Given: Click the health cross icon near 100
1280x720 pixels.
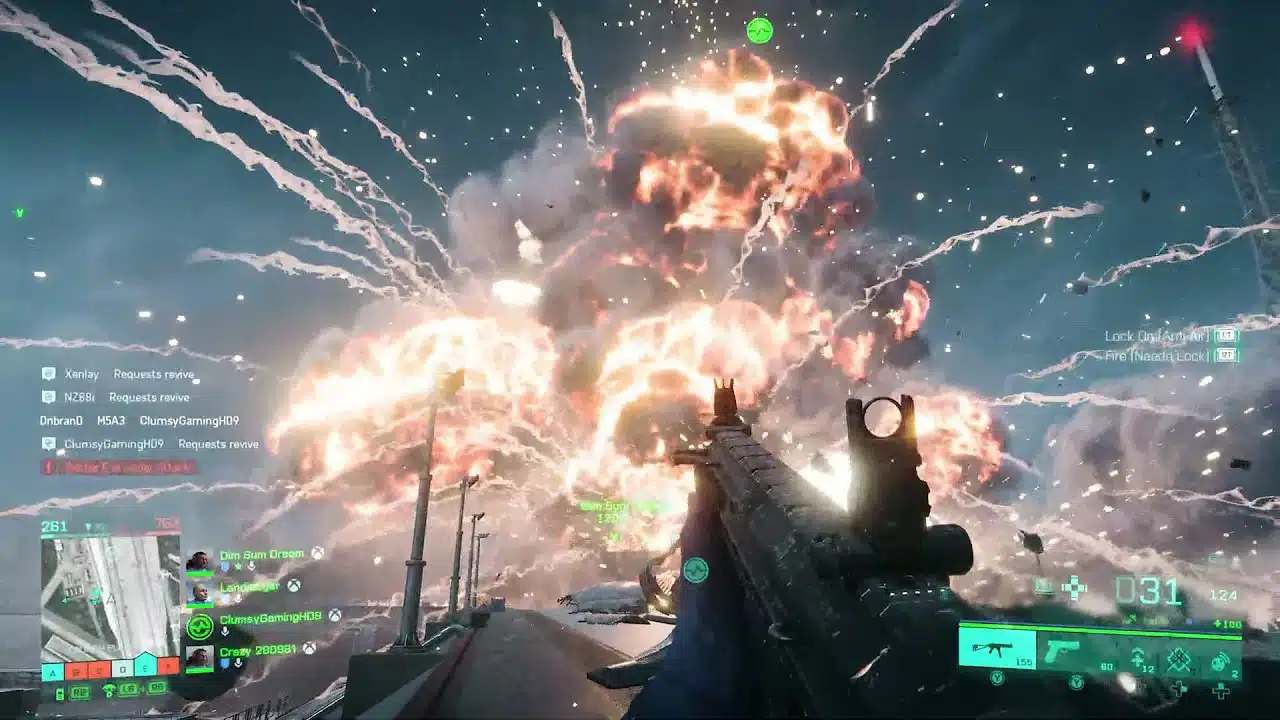Looking at the screenshot, I should (x=1216, y=624).
